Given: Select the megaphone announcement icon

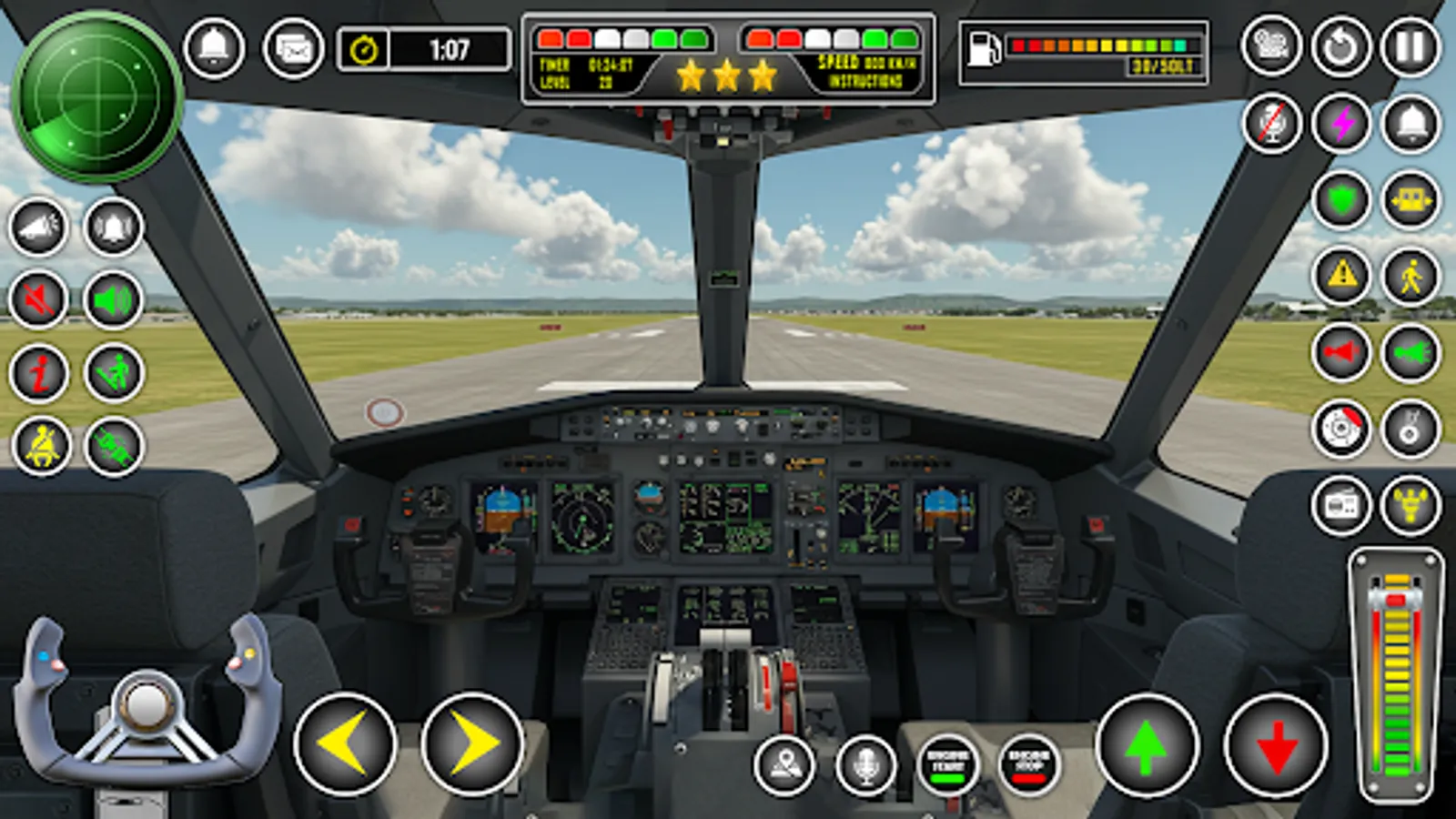Looking at the screenshot, I should (36, 226).
